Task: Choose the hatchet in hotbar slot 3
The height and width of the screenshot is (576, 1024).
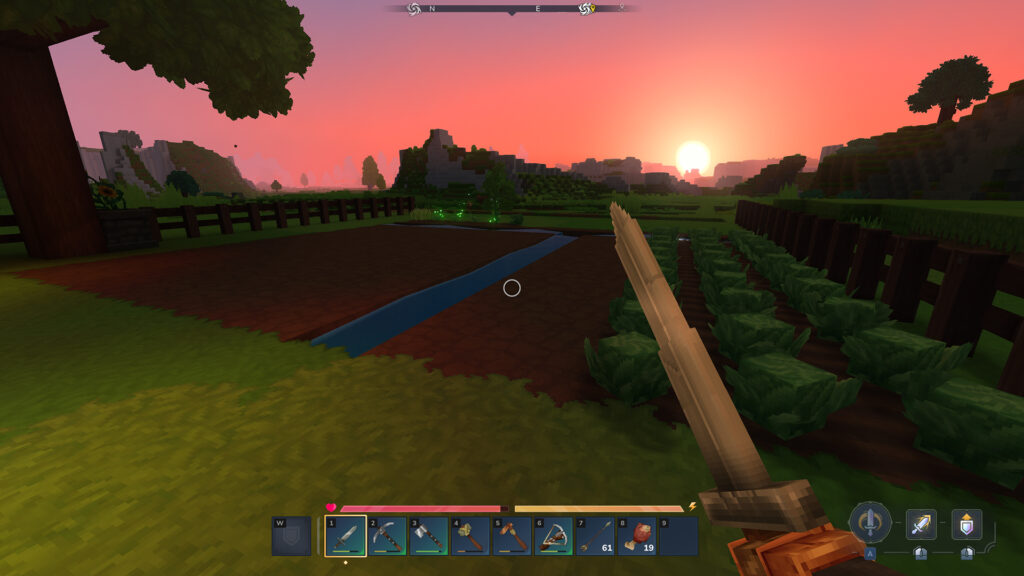Action: coord(428,536)
